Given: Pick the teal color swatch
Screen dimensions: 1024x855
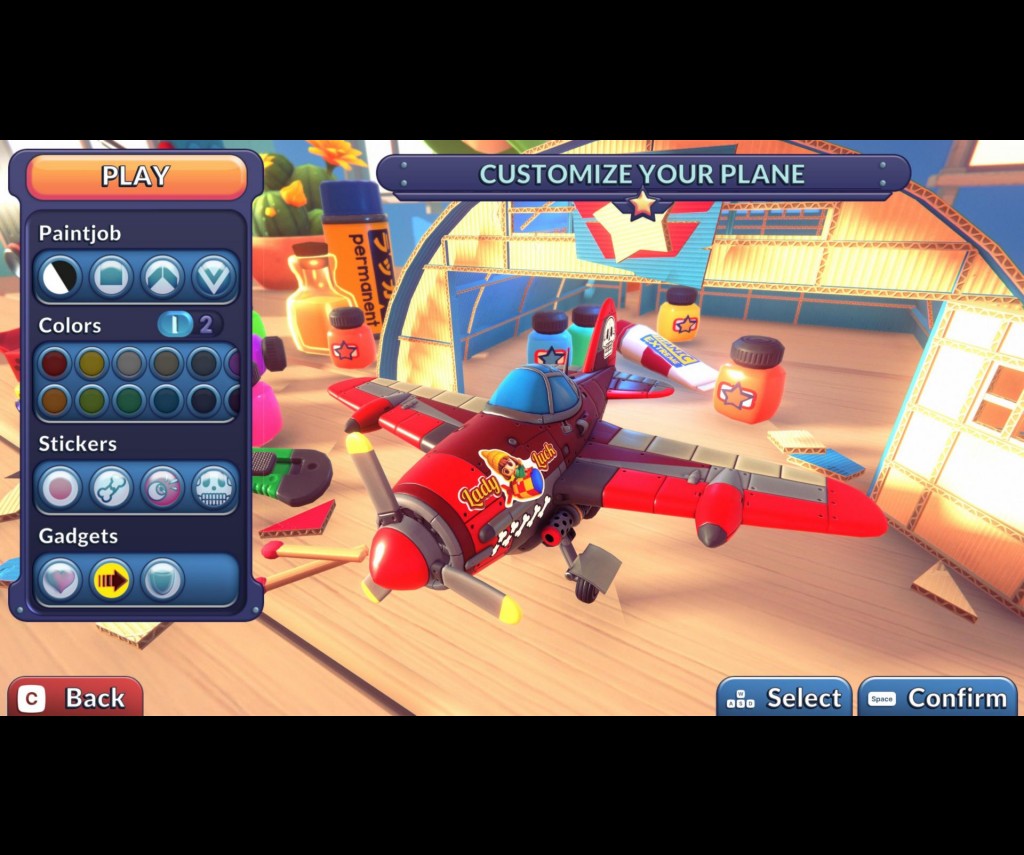Looking at the screenshot, I should pos(166,400).
